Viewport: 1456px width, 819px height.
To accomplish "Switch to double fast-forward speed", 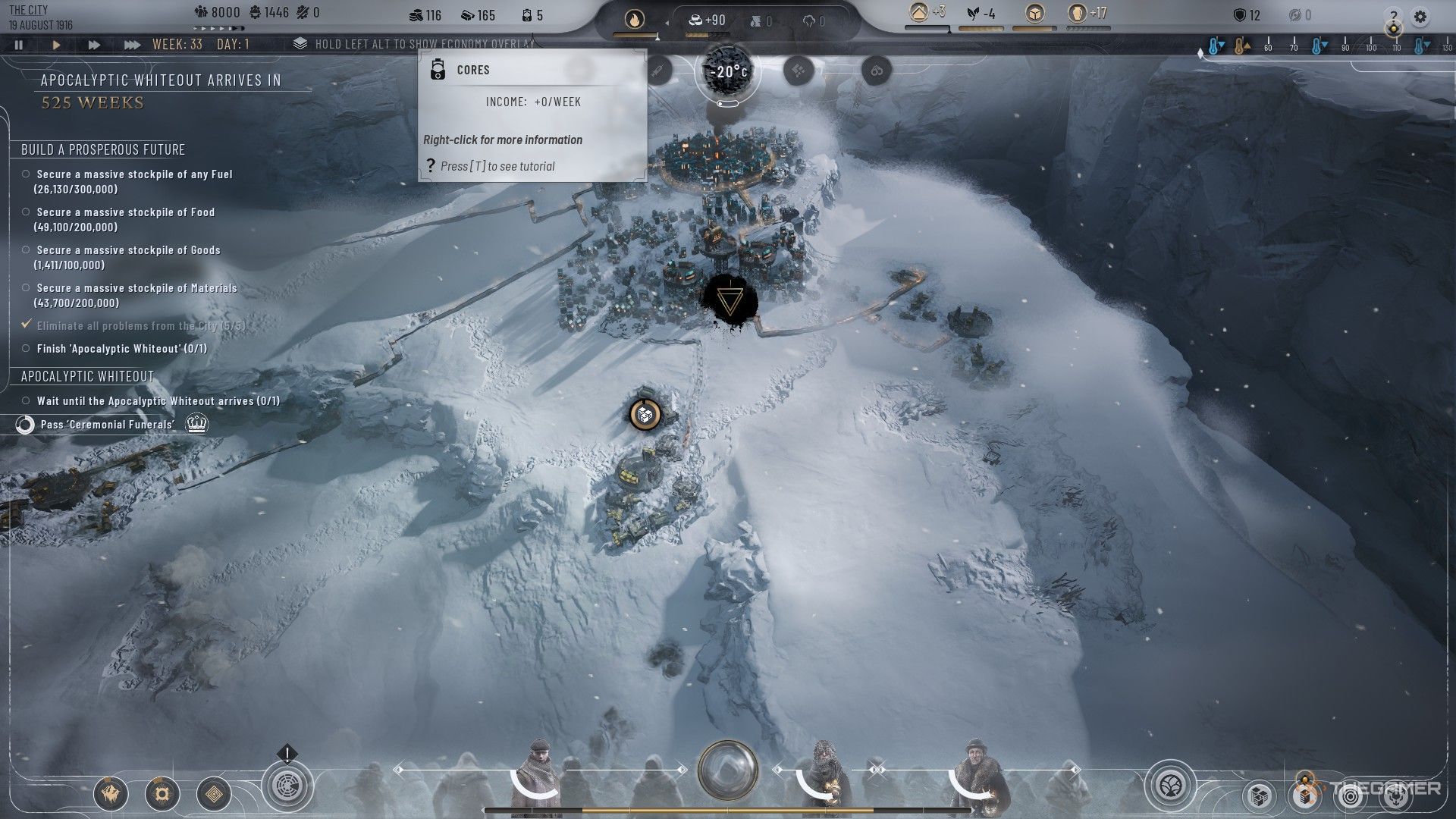I will (x=94, y=45).
